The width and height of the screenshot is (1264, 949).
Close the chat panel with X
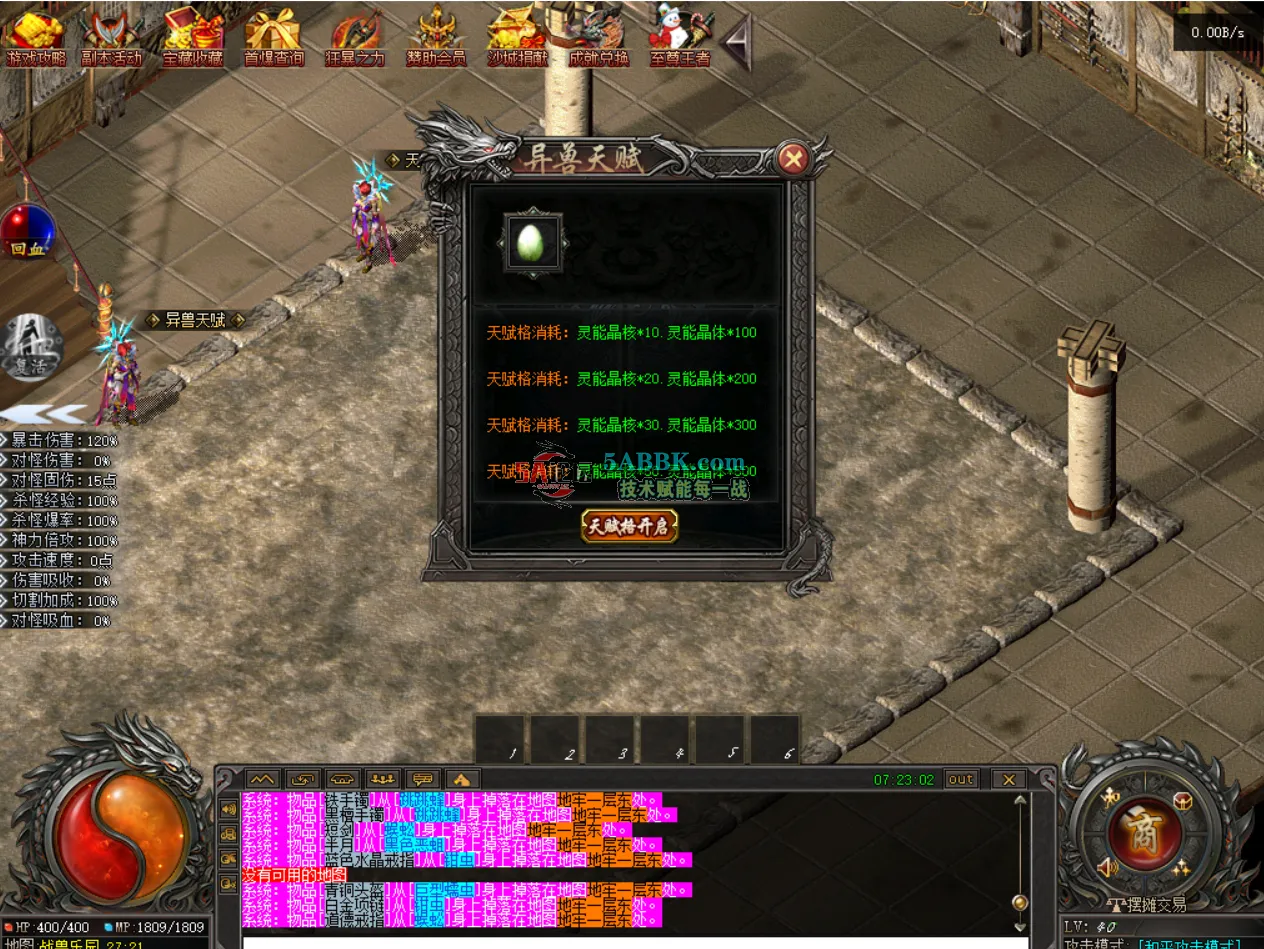[x=1009, y=779]
